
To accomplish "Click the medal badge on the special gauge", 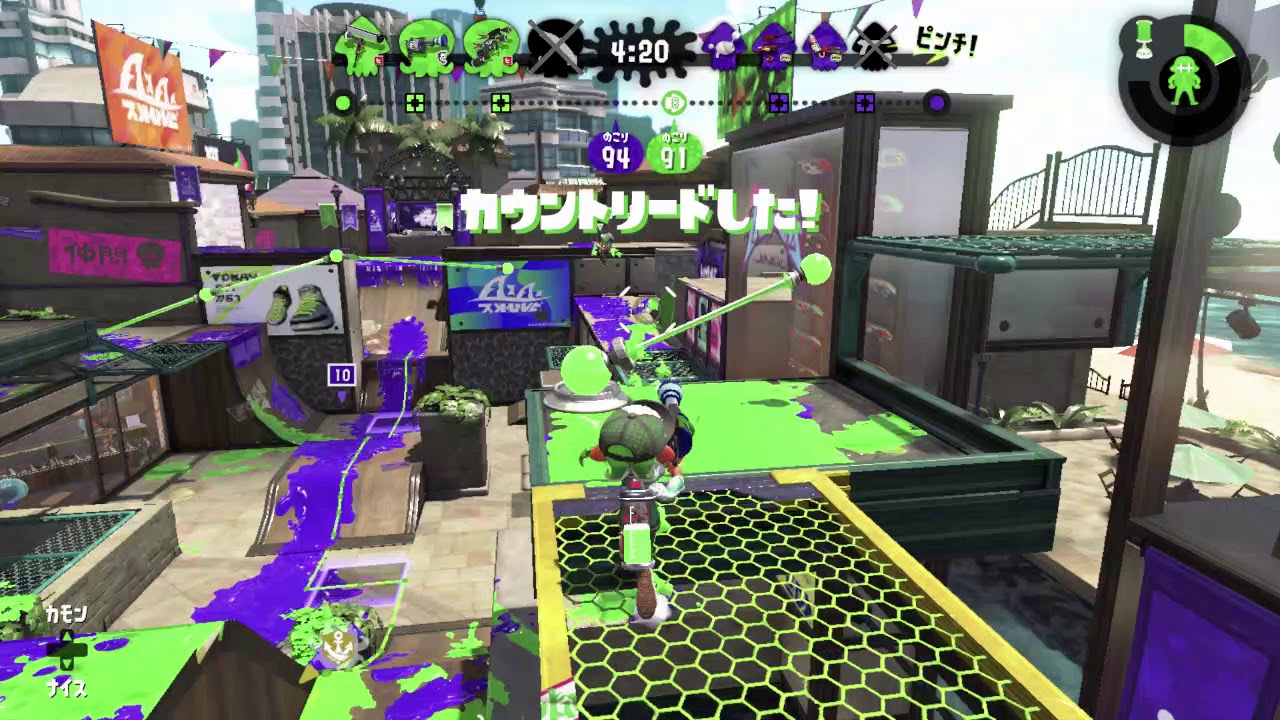I will click(1144, 37).
